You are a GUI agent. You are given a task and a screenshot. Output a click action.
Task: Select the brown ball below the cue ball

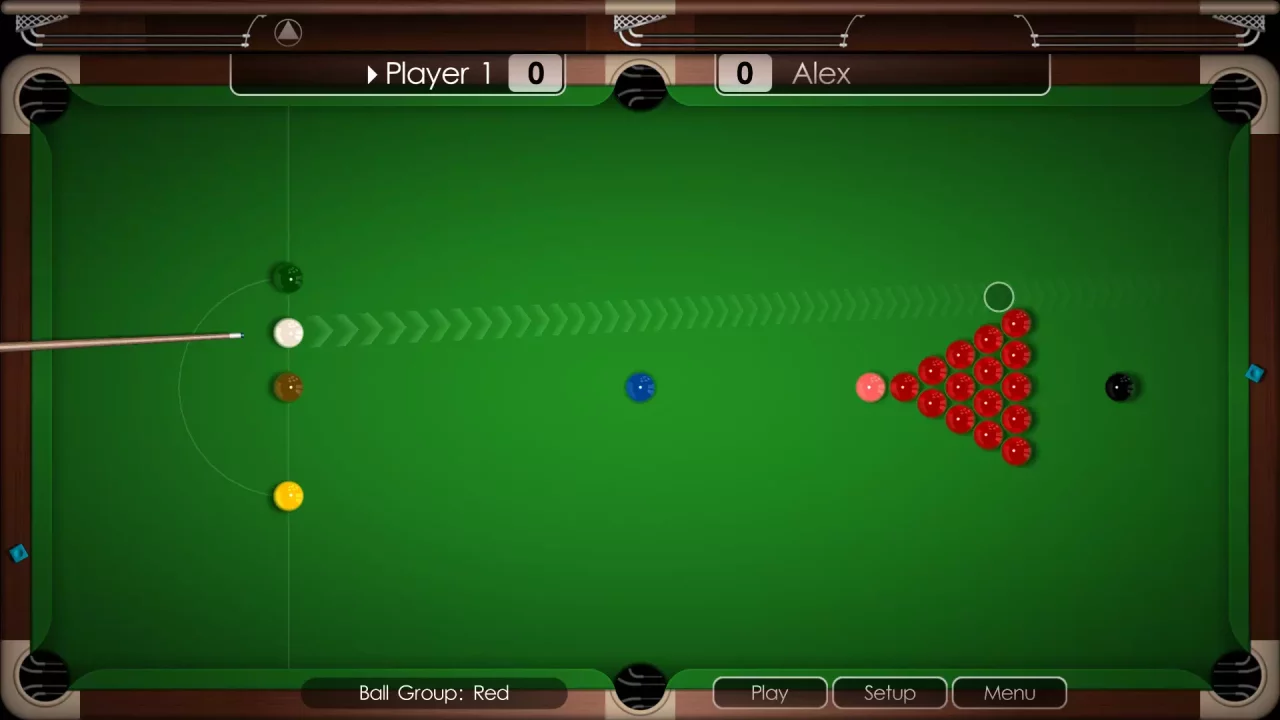[288, 388]
